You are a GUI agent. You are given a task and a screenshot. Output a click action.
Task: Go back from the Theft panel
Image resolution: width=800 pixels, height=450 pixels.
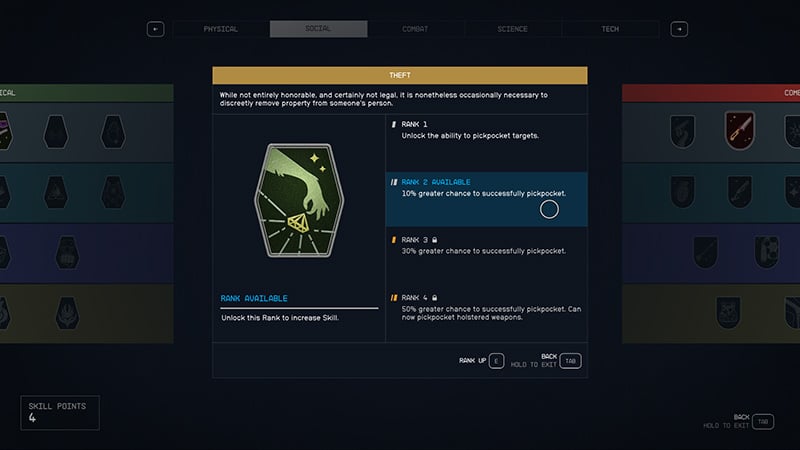(570, 360)
